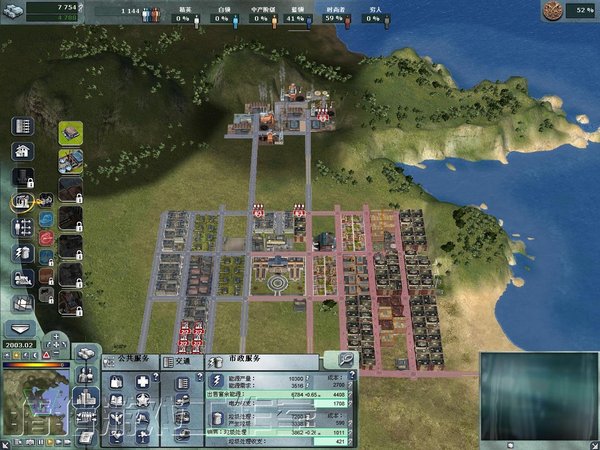600x450 pixels.
Task: Open the selected industry build category
Action: [22, 202]
